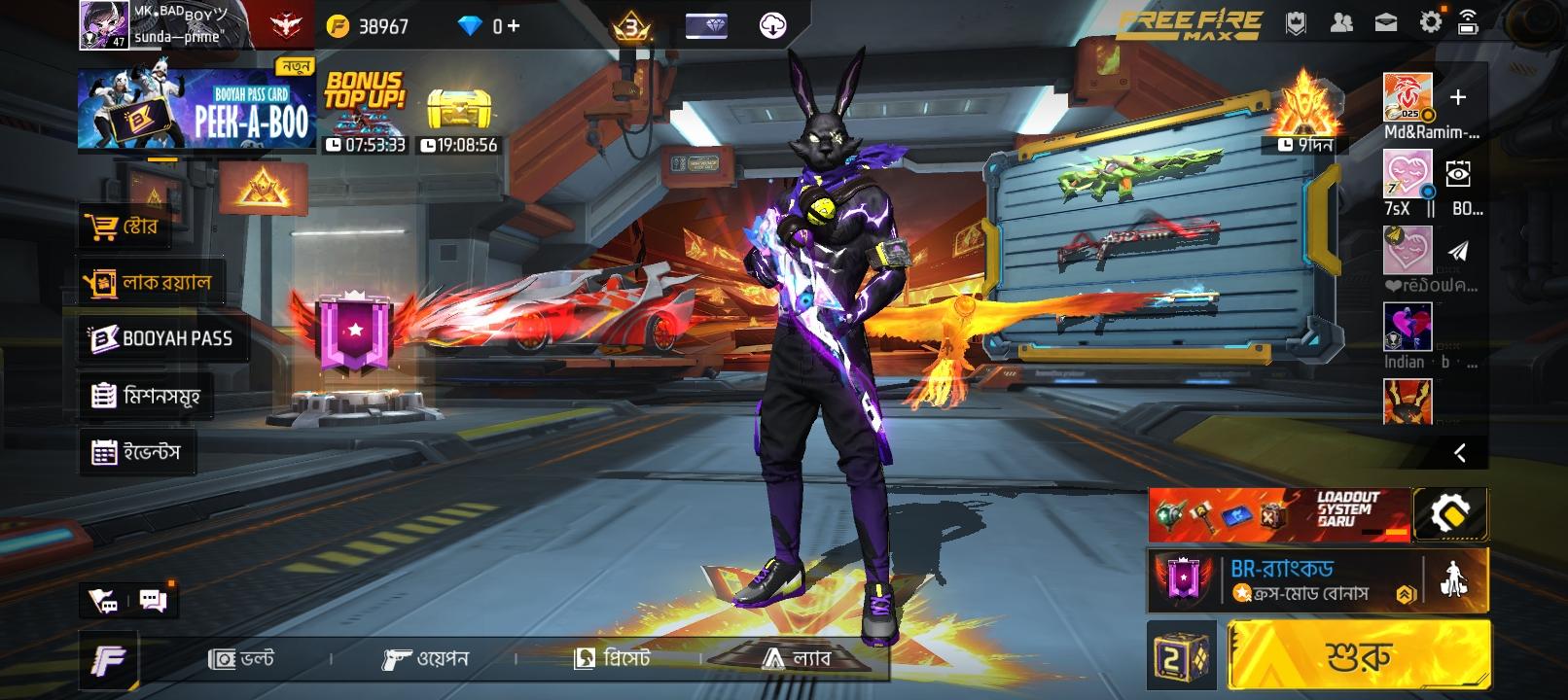Image resolution: width=1568 pixels, height=700 pixels.
Task: Add diamonds with the plus button
Action: 513,26
